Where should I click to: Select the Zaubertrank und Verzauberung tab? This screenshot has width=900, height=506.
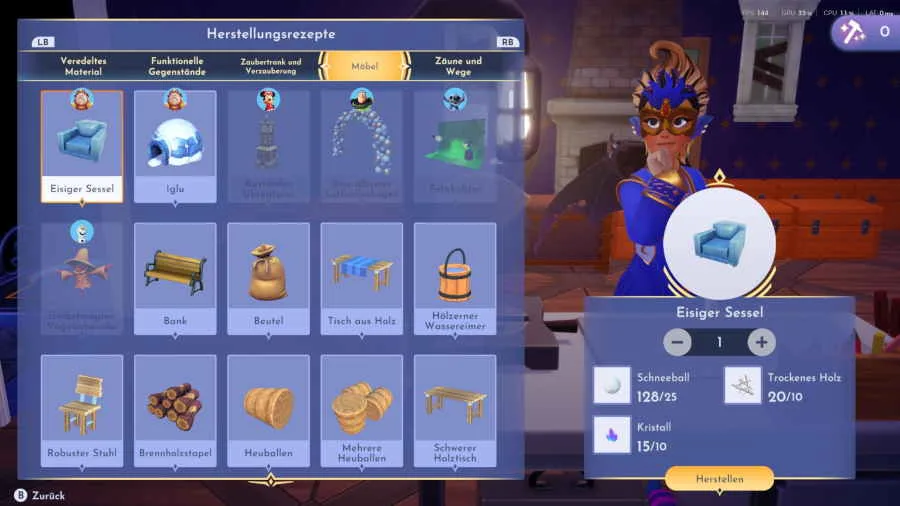tap(270, 66)
